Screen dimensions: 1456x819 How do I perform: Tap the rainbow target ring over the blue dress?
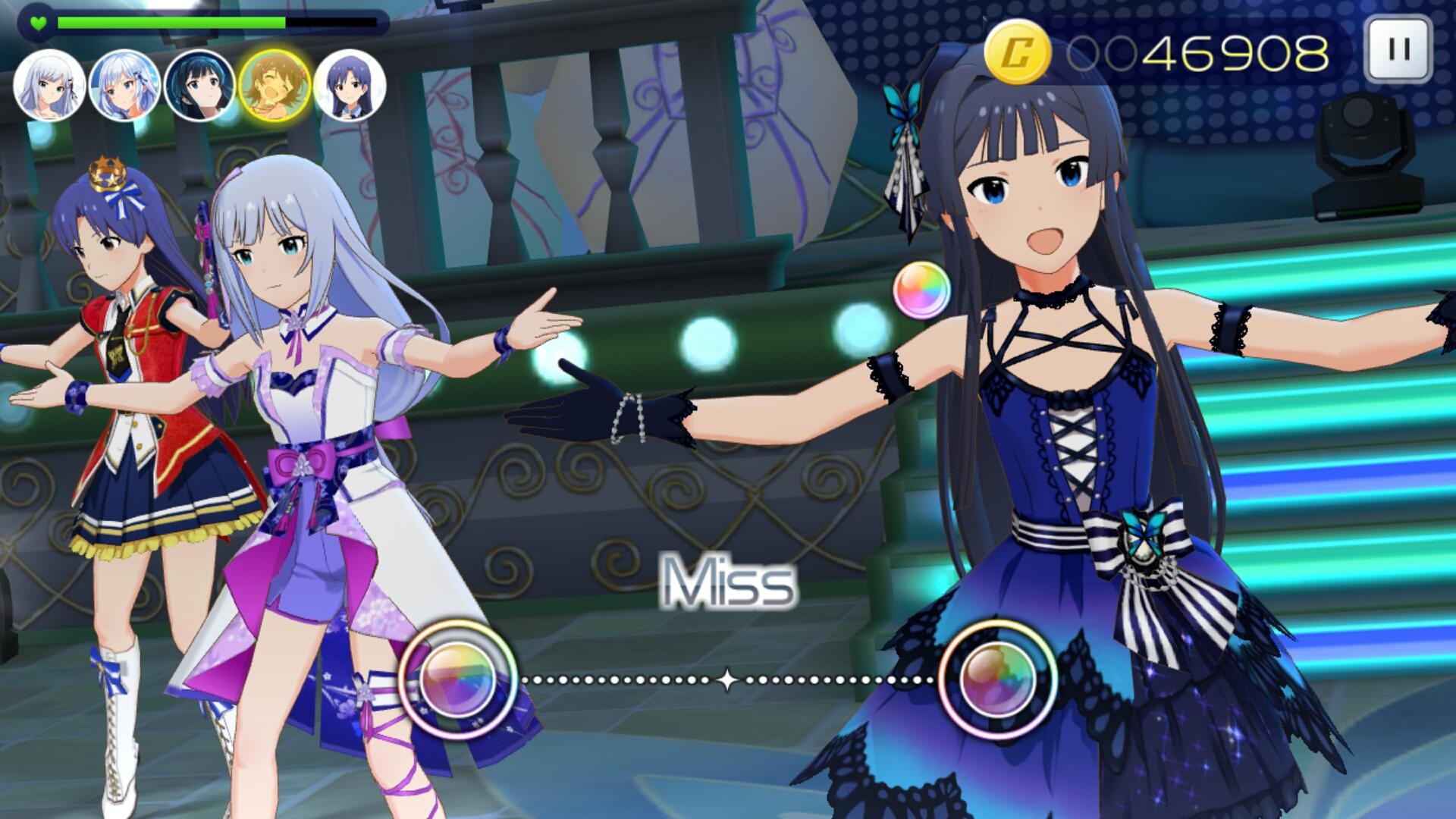pyautogui.click(x=997, y=679)
